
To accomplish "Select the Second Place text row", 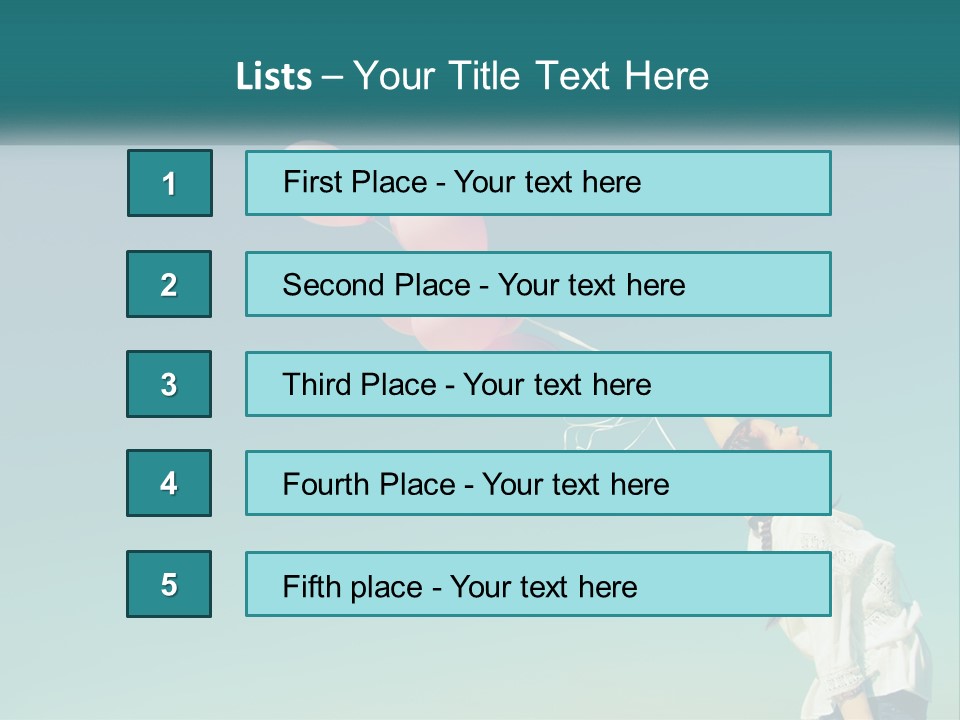I will 538,284.
